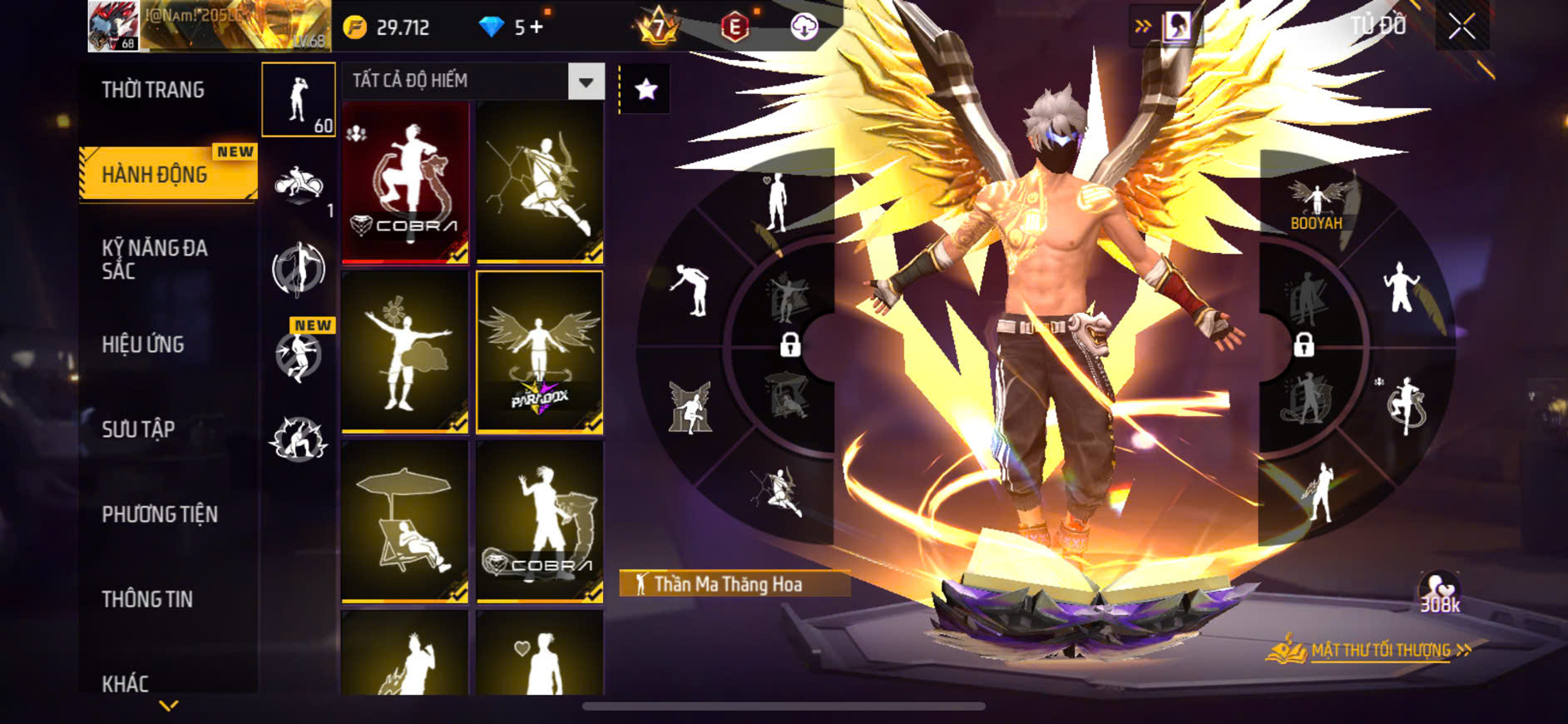Click the player profile avatar
This screenshot has height=724, width=1568.
(113, 27)
